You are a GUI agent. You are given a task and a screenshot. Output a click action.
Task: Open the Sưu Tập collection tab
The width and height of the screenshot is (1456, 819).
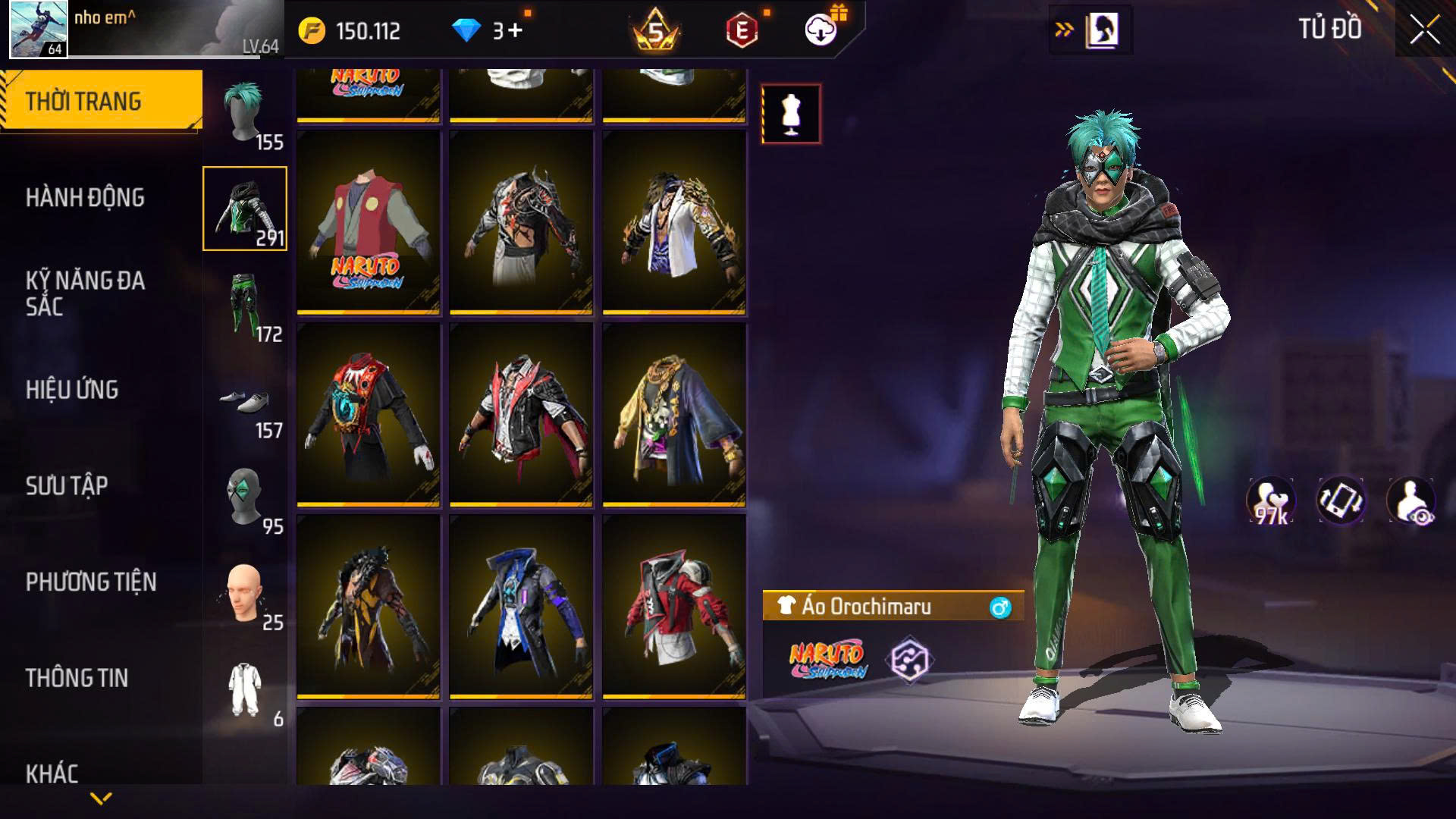(x=67, y=486)
